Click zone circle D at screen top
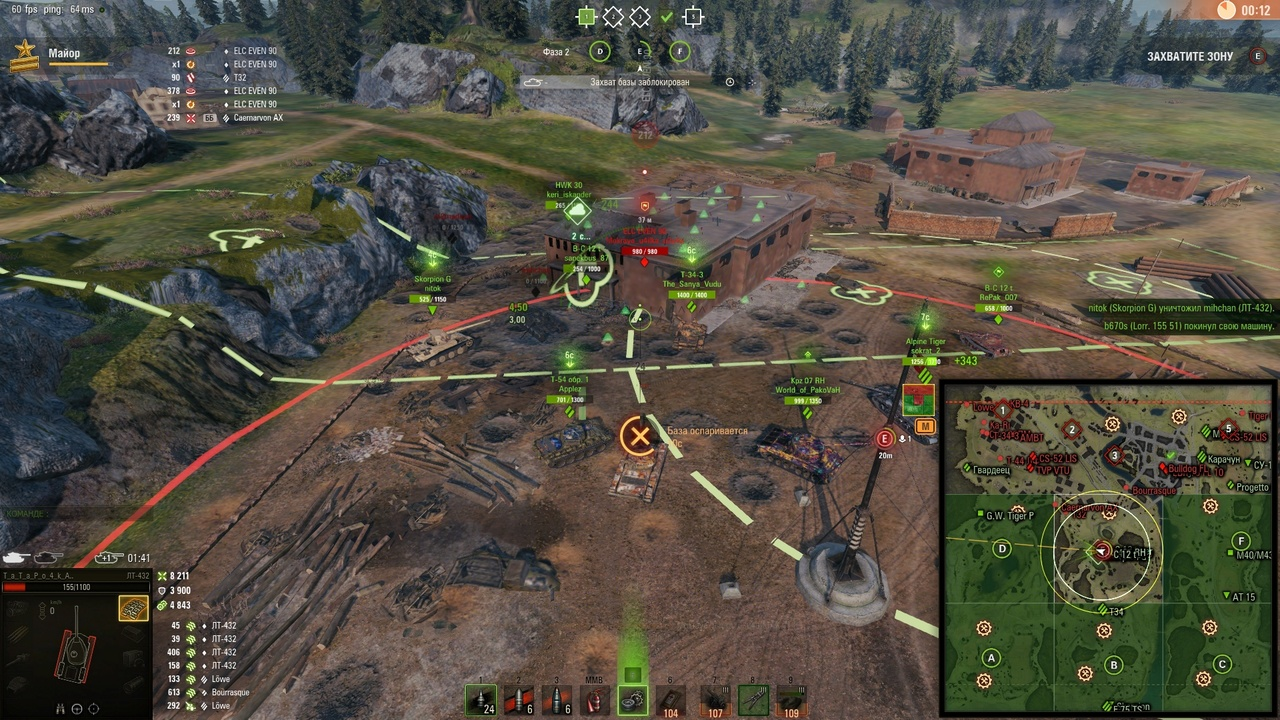1280x720 pixels. 600,51
